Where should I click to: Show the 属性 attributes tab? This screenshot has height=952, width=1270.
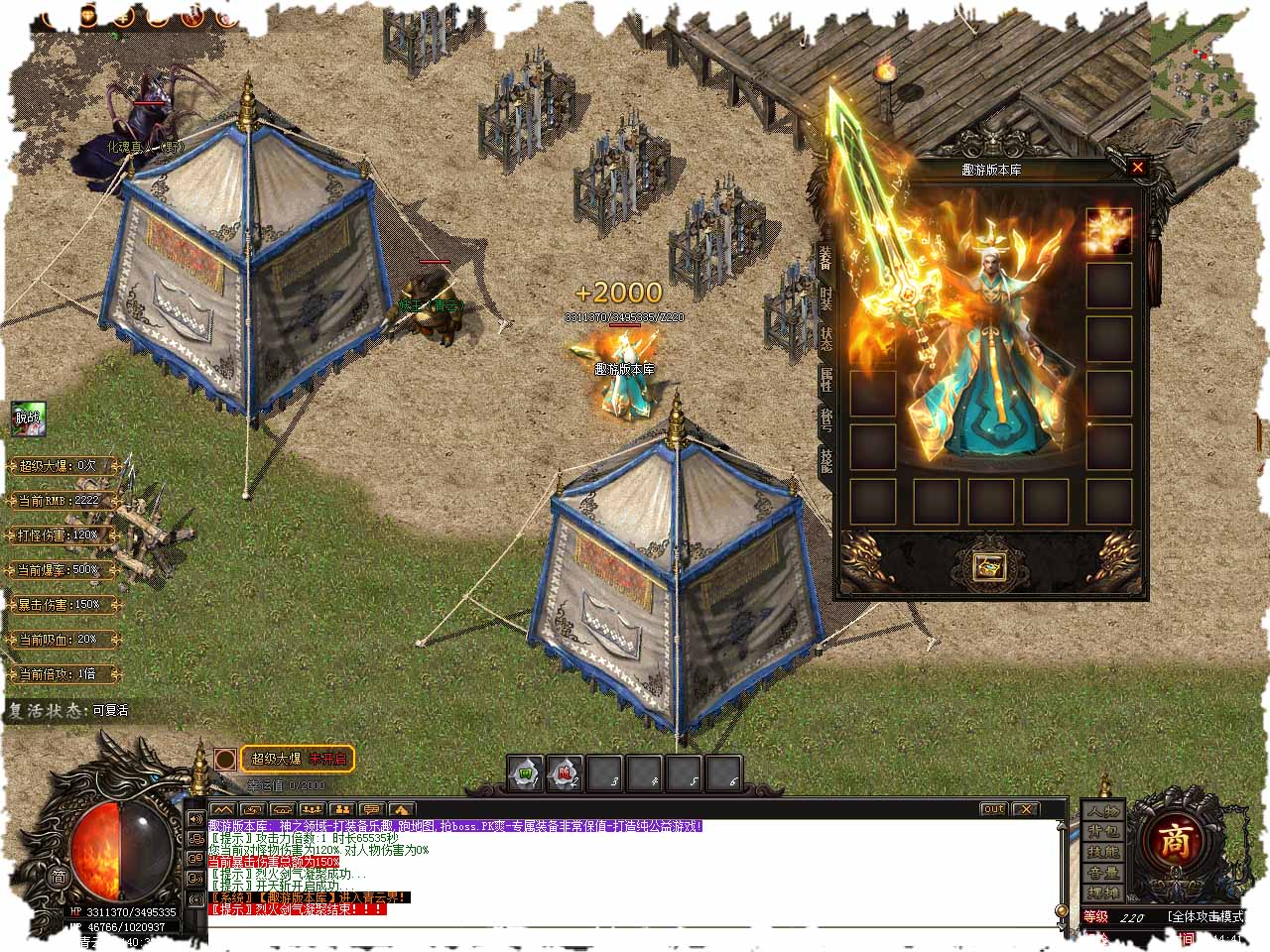coord(826,379)
